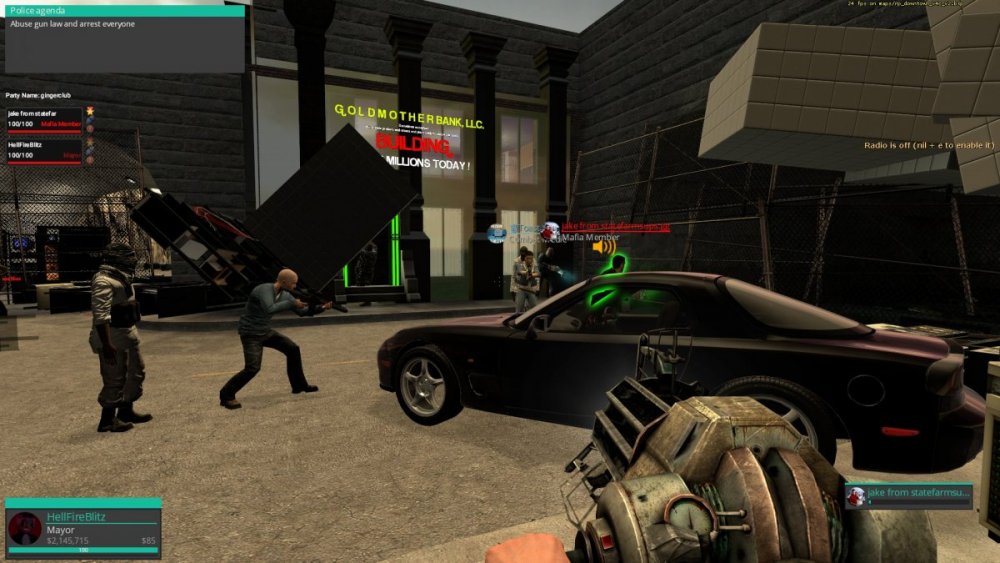The image size is (1000, 563).
Task: Click the star icon beside jake's party row
Action: tap(89, 110)
